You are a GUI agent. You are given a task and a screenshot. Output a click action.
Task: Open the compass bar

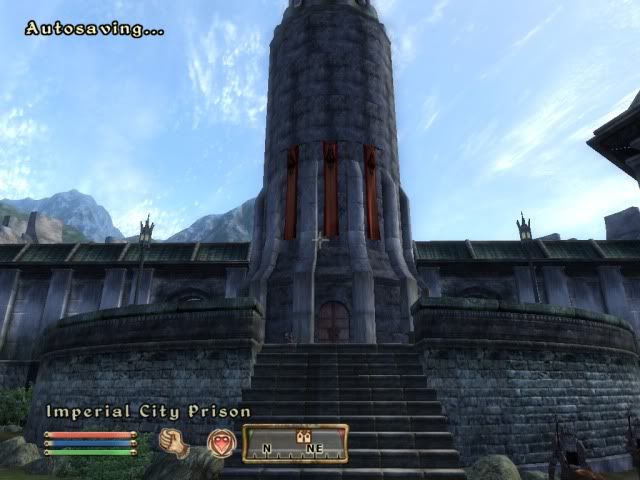pos(295,443)
